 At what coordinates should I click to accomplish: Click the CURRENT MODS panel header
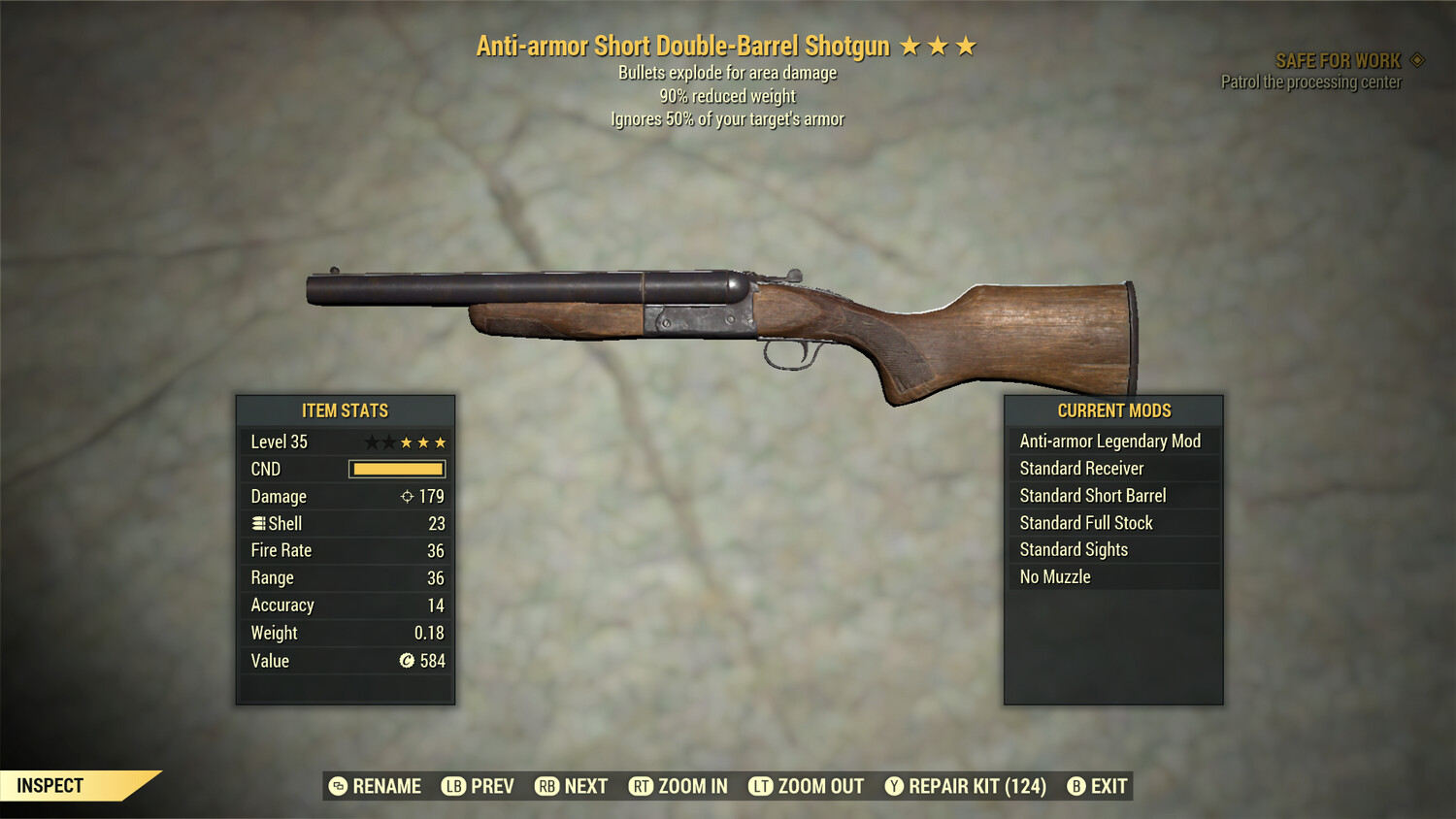click(1113, 410)
